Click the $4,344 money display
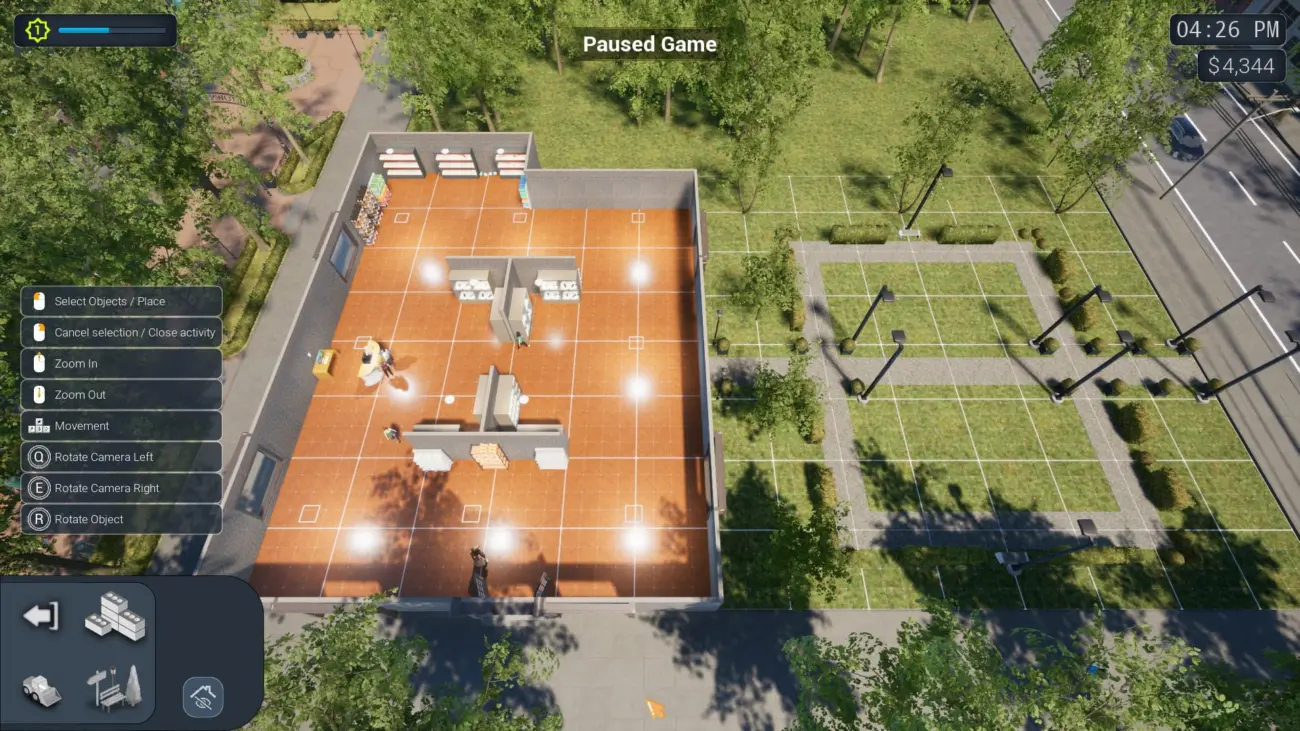Image resolution: width=1300 pixels, height=731 pixels. 1240,66
